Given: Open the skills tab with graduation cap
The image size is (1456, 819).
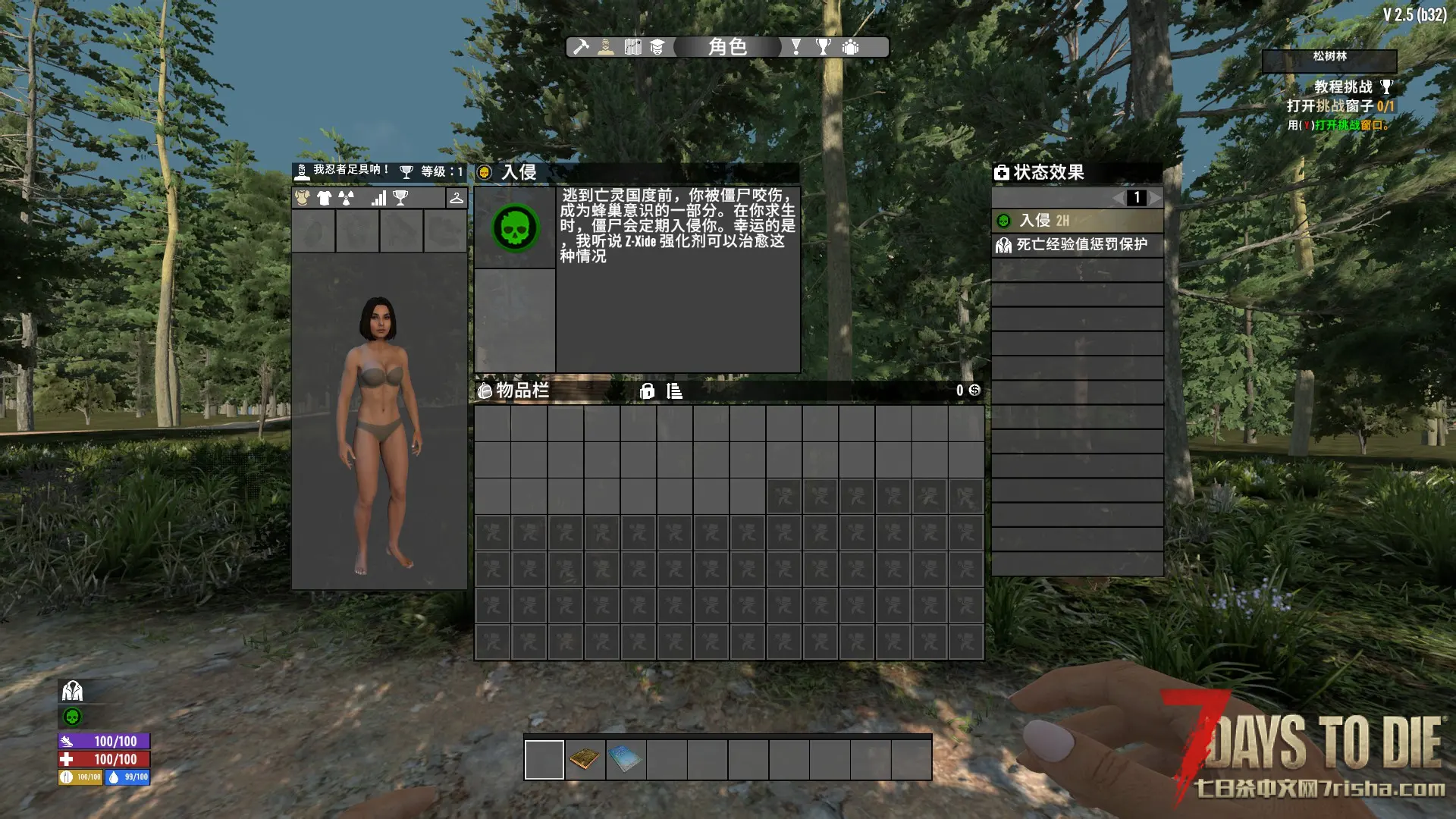Looking at the screenshot, I should coord(657,47).
